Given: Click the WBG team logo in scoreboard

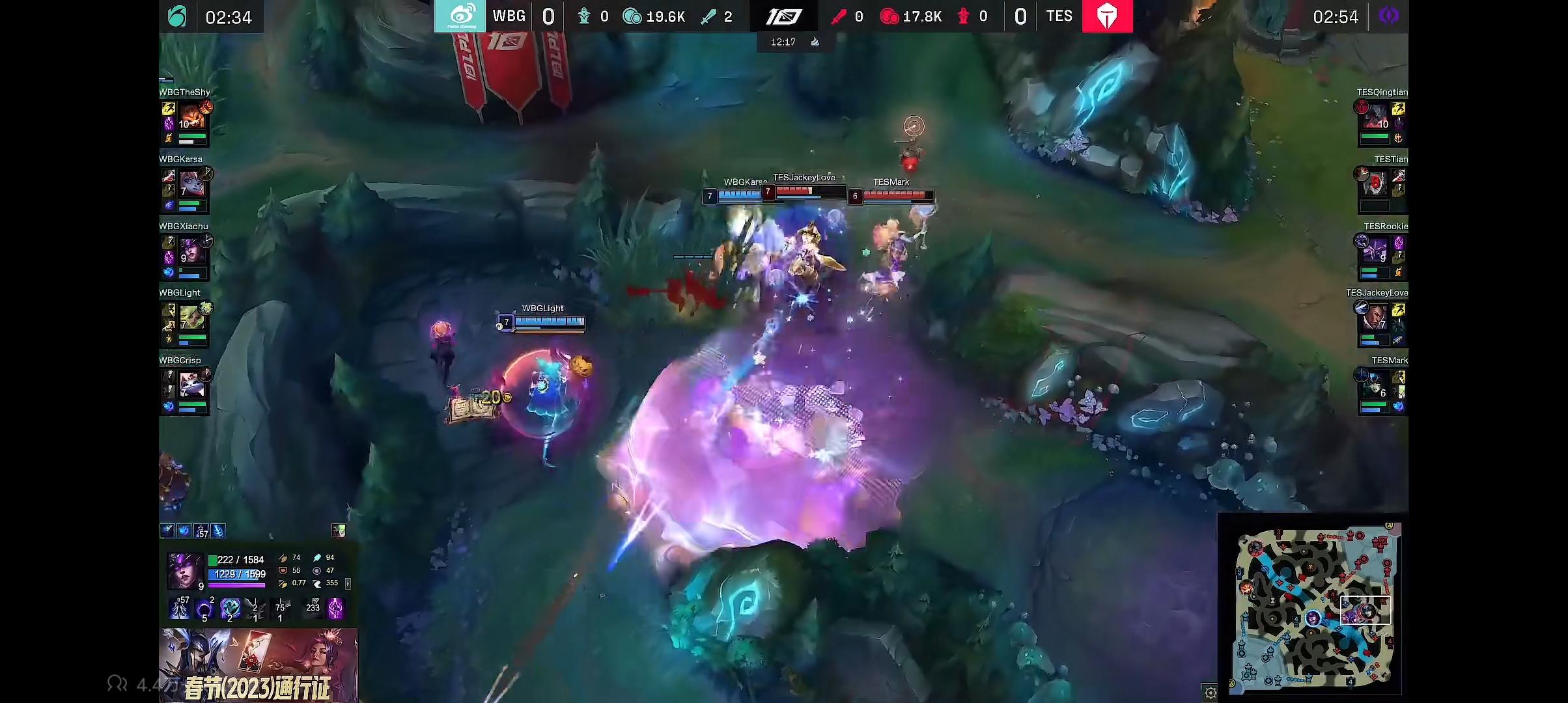Looking at the screenshot, I should click(460, 16).
